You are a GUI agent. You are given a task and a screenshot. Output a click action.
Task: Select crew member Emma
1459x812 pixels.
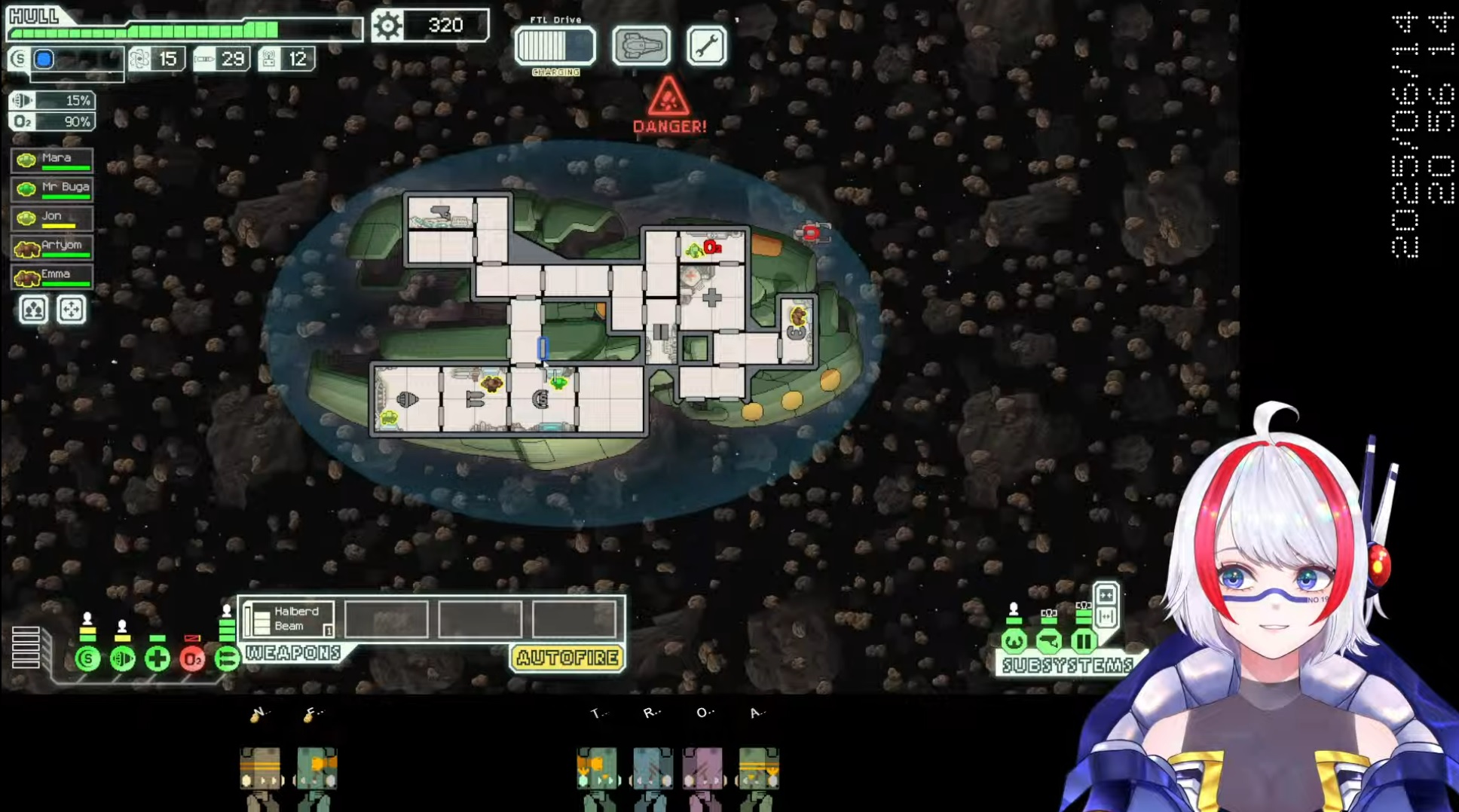(x=52, y=276)
